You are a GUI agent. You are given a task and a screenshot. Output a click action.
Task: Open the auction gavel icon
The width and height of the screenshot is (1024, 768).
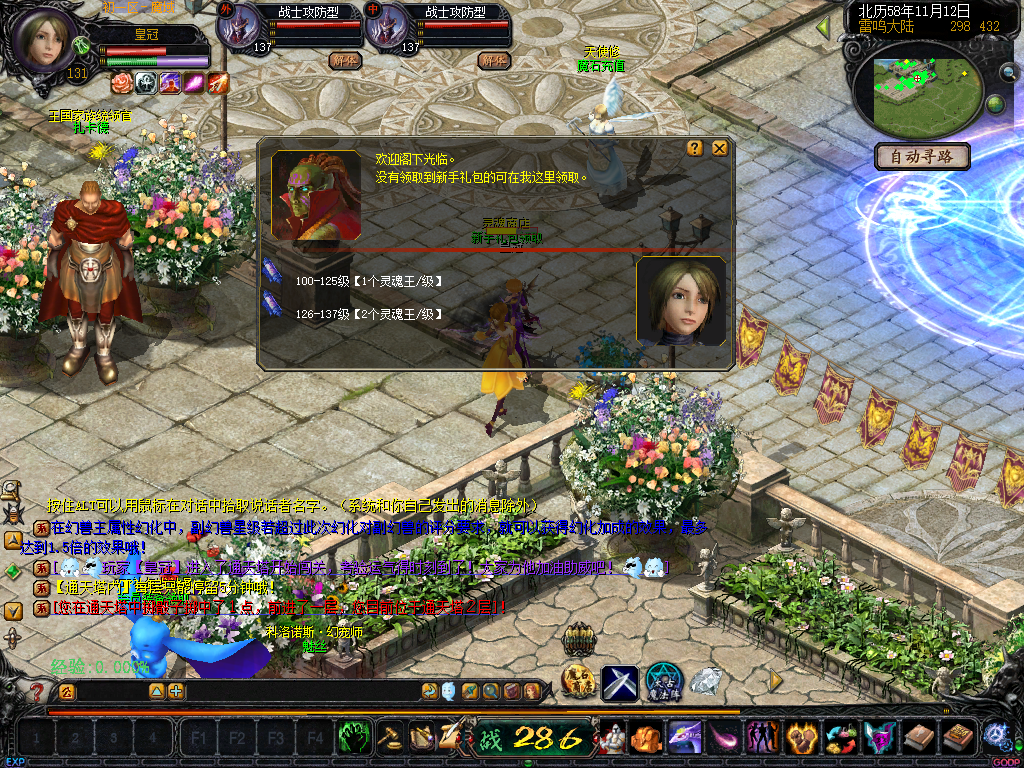pyautogui.click(x=390, y=737)
